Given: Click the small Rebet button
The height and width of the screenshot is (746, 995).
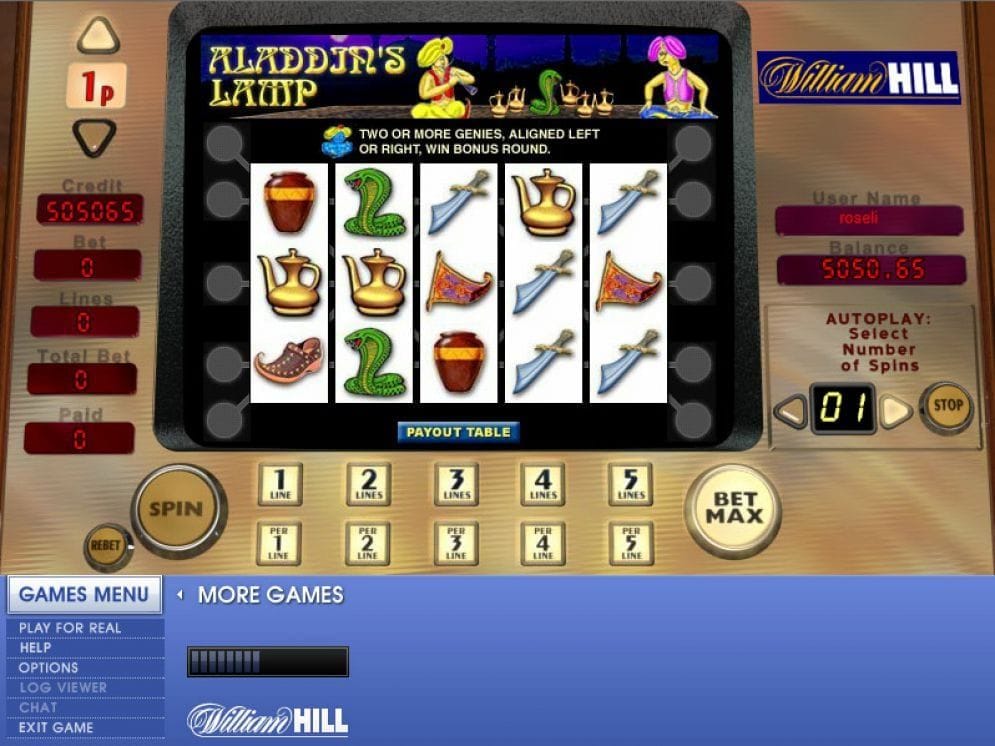Looking at the screenshot, I should tap(105, 546).
